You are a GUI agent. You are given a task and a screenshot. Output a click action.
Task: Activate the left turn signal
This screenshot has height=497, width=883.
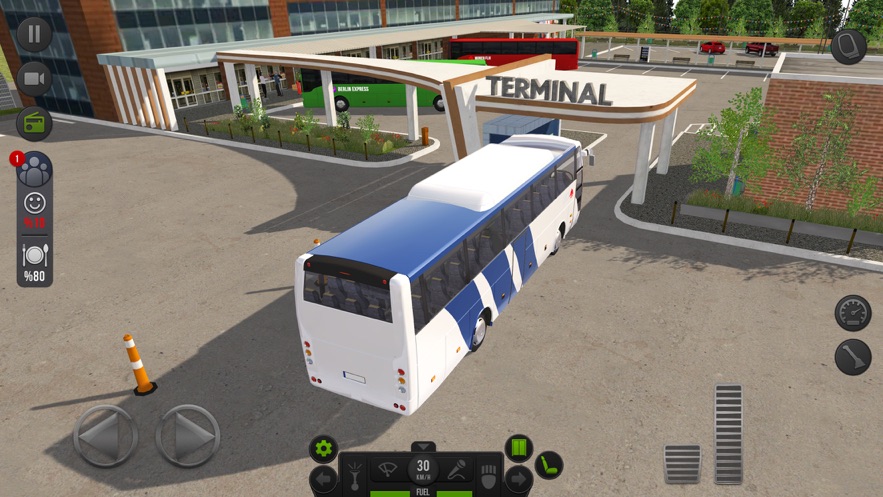click(324, 479)
